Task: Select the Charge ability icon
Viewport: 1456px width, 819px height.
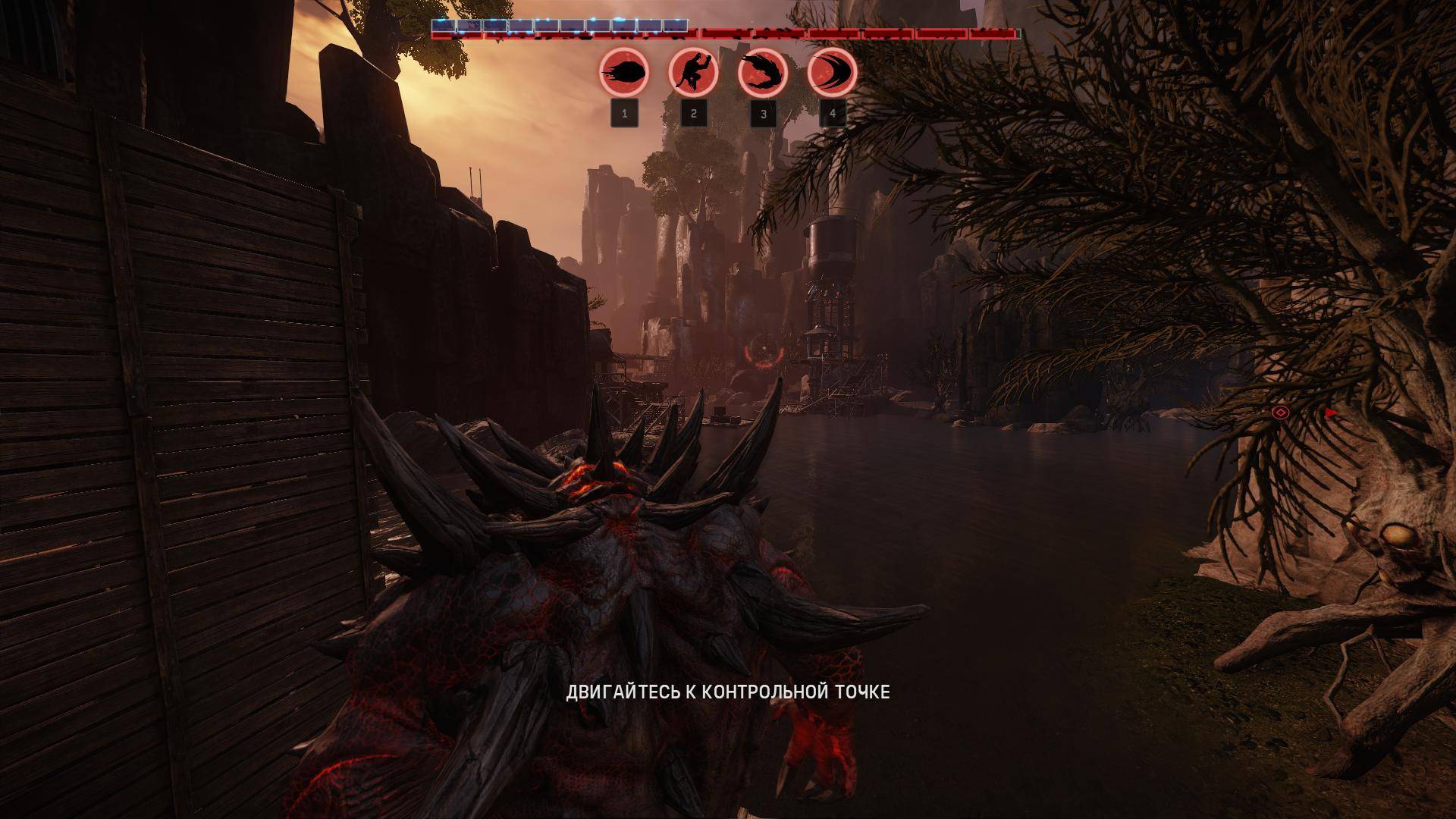Action: pos(832,73)
